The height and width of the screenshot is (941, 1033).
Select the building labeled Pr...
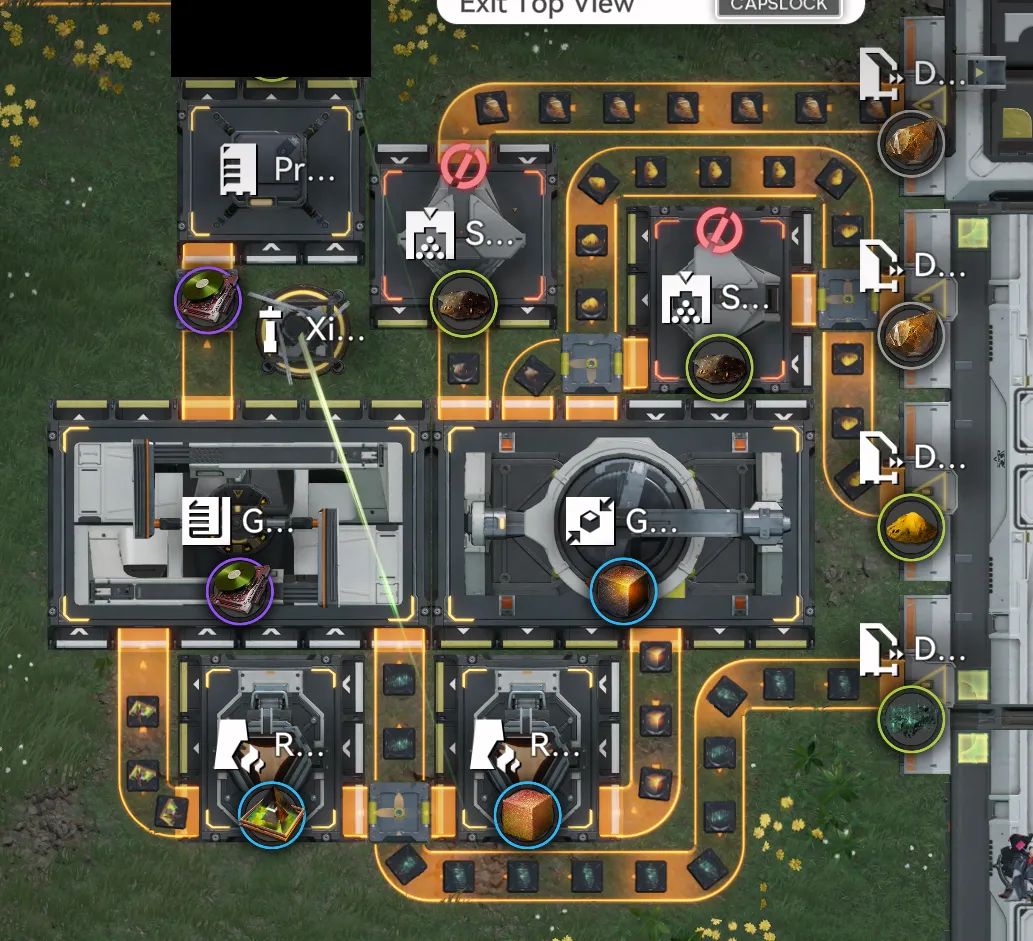point(270,170)
